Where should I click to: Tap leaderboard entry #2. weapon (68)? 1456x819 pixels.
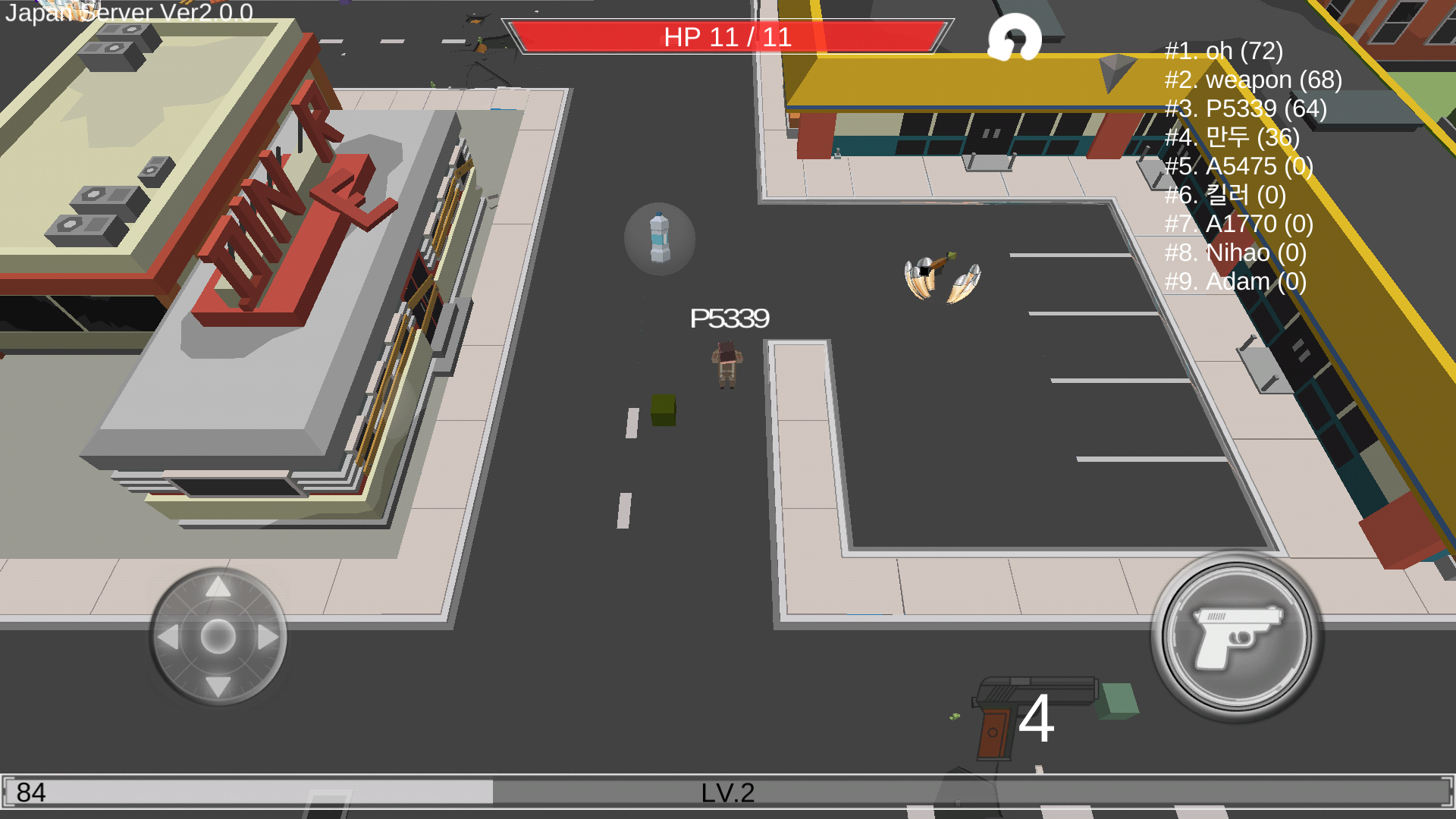coord(1251,80)
